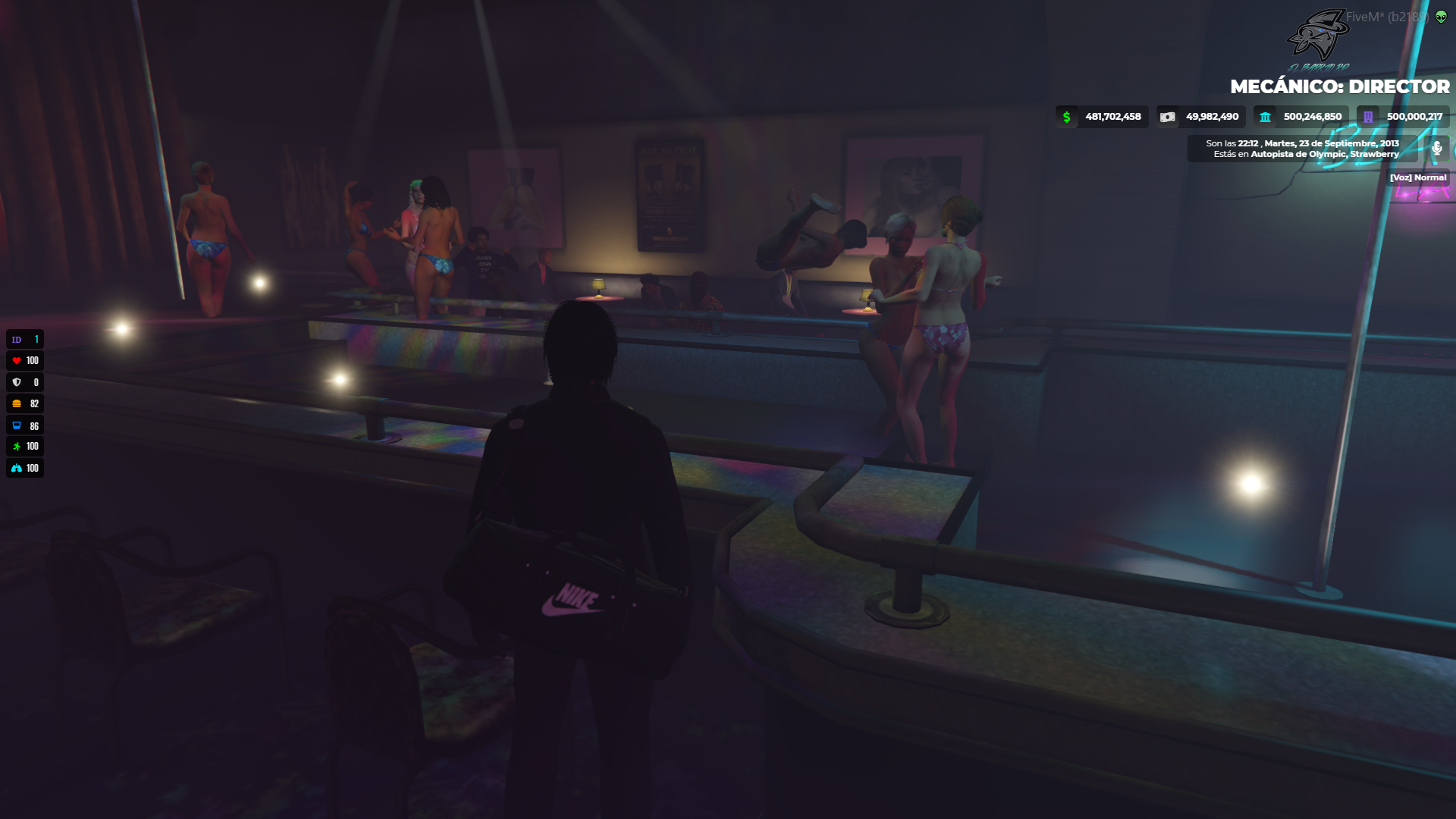Expand the ID 1 player badge
This screenshot has width=1456, height=819.
point(25,339)
